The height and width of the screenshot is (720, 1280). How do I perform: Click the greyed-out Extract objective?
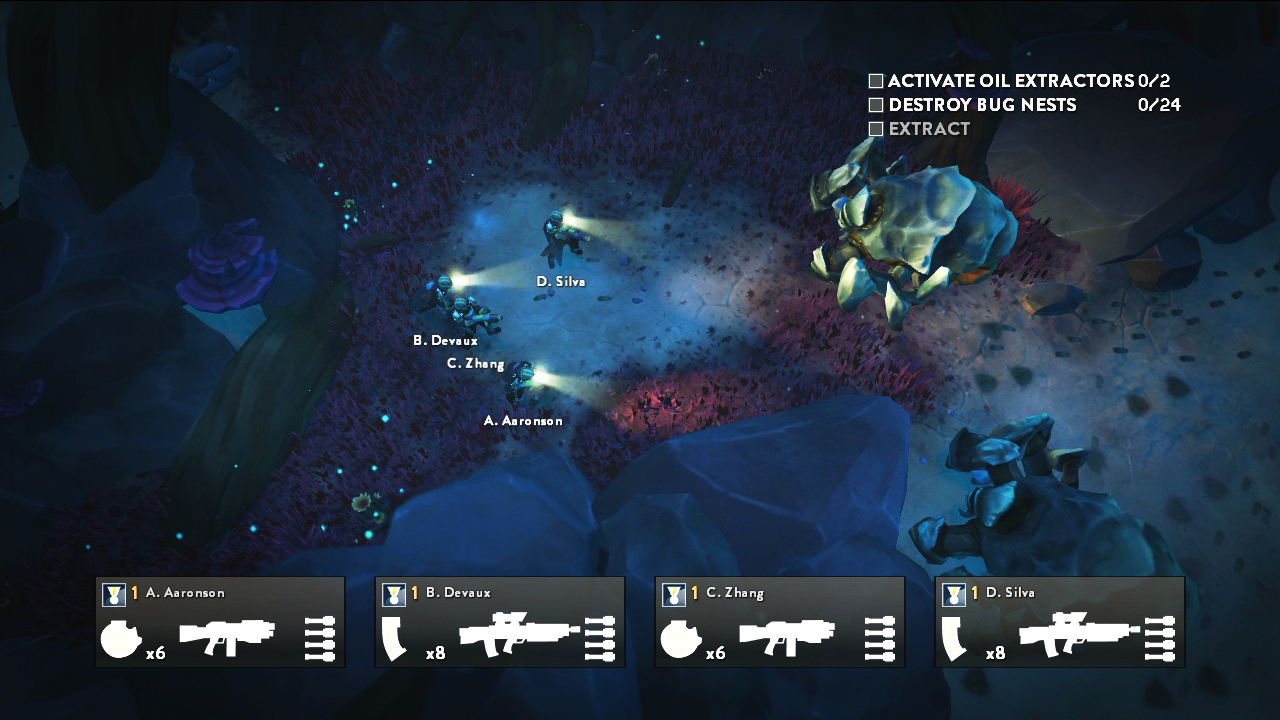tap(929, 129)
